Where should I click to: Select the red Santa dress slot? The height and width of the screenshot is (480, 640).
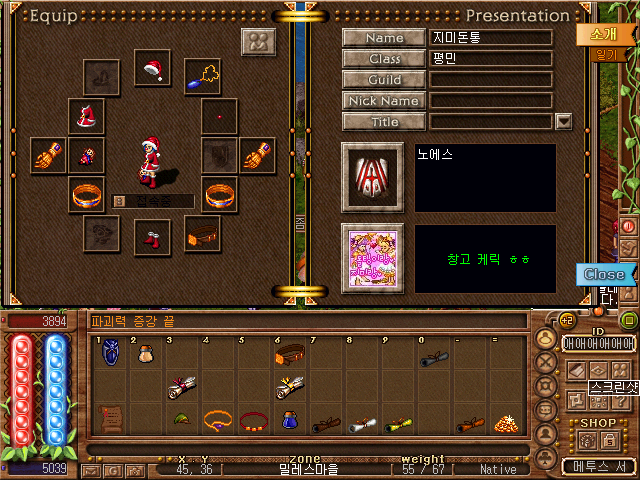(86, 115)
